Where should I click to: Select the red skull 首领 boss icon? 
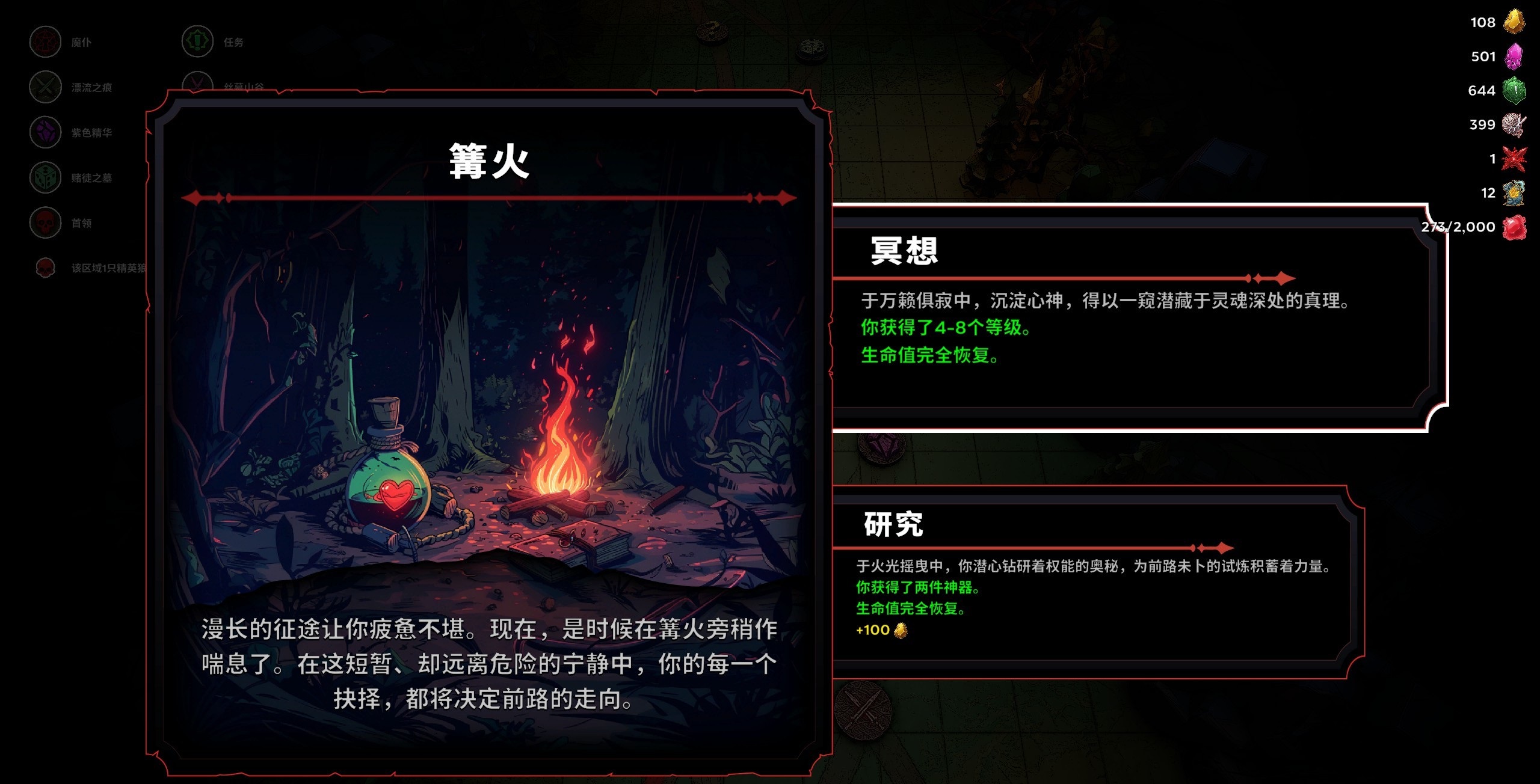coord(45,222)
